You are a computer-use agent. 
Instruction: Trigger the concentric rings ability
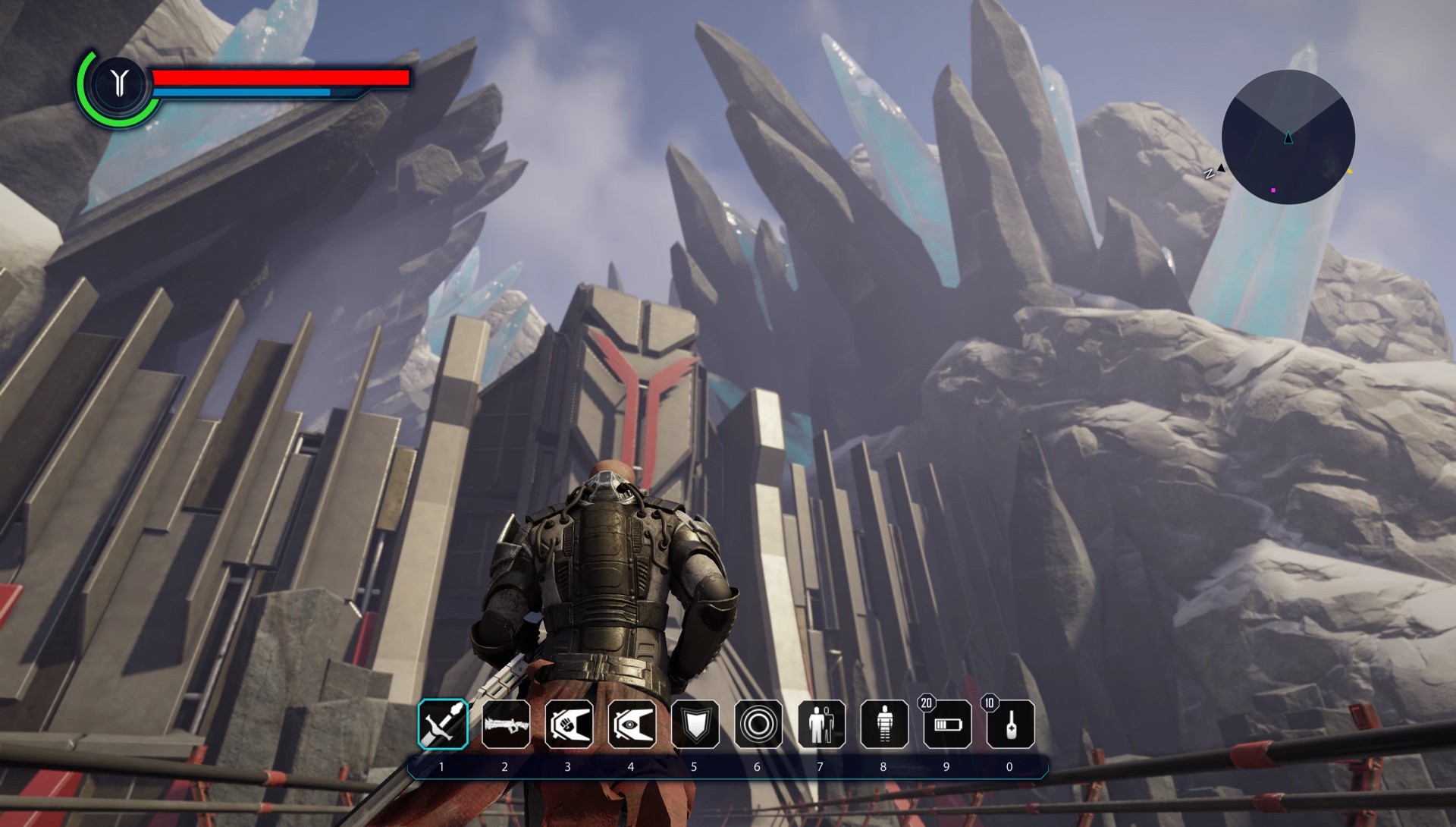point(758,724)
